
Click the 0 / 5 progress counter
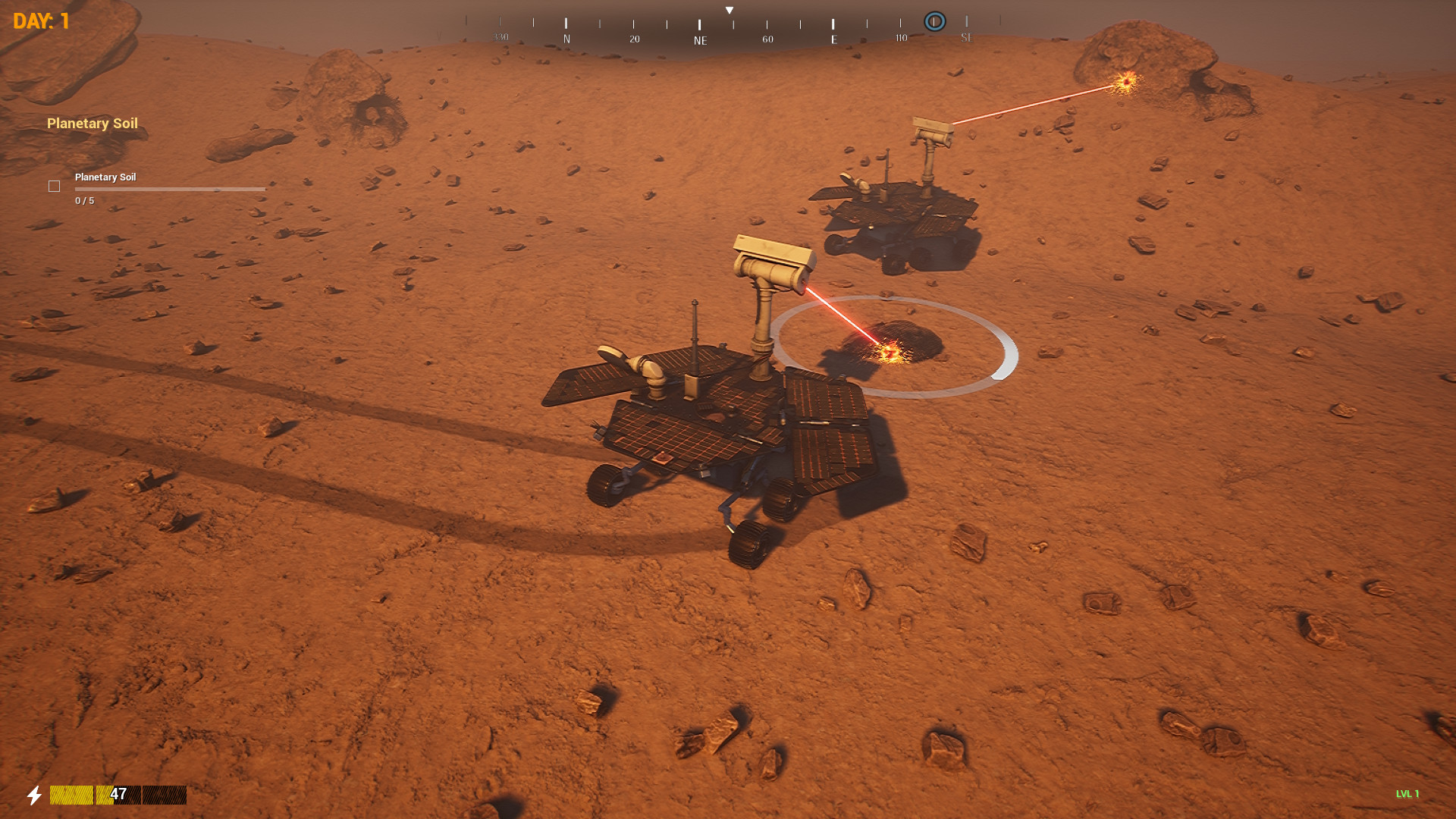coord(83,201)
